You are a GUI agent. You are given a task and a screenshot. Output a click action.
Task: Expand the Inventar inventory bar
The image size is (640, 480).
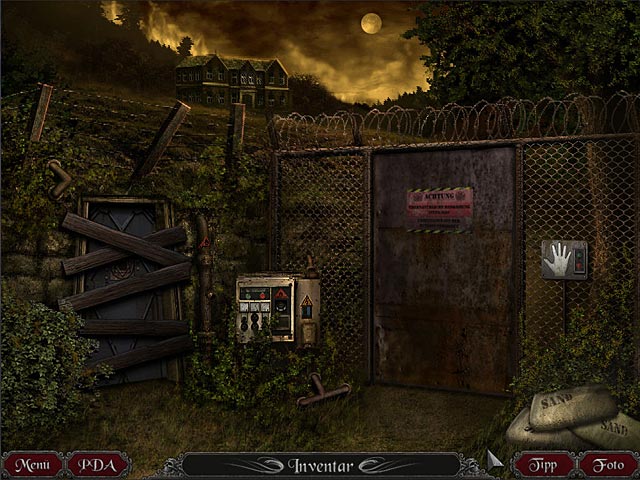click(x=319, y=465)
